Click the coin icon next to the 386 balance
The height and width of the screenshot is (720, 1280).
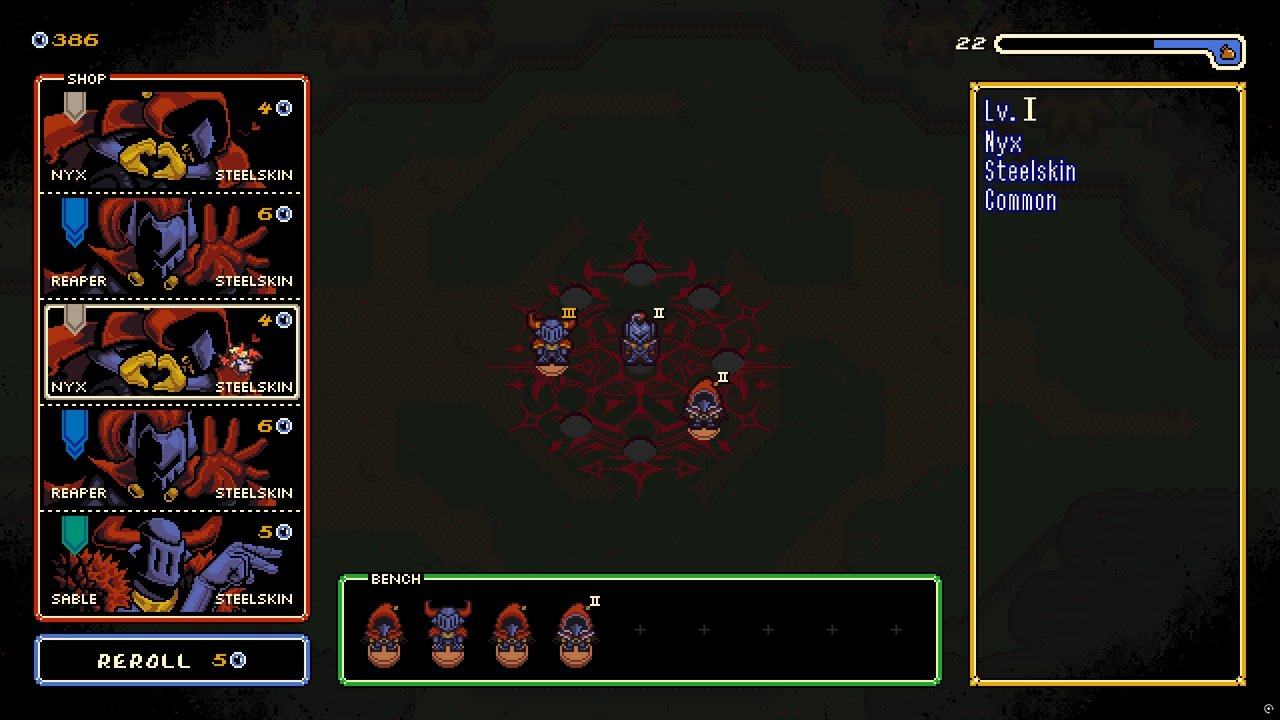coord(38,40)
